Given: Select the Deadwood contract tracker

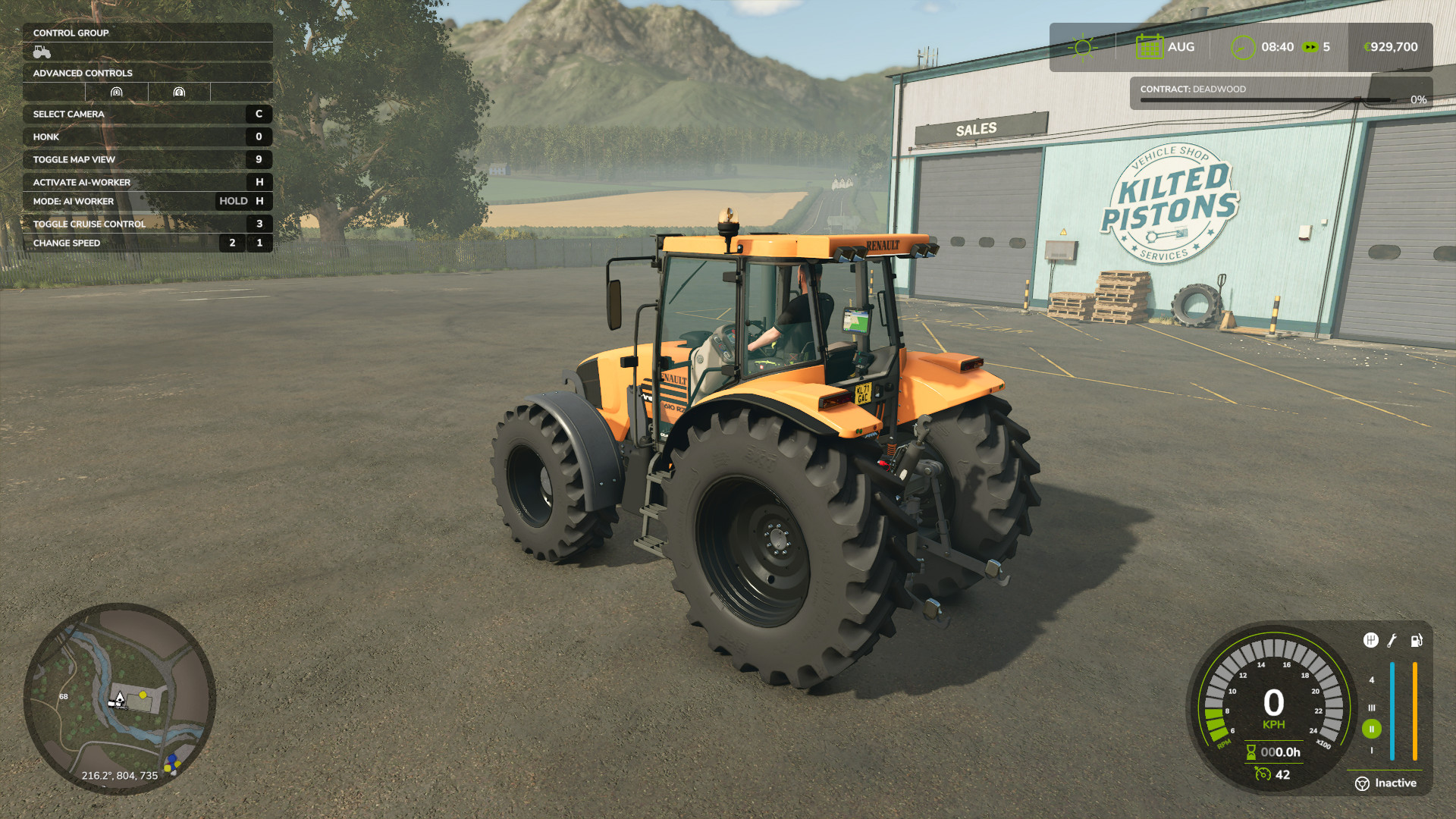Looking at the screenshot, I should tap(1280, 93).
